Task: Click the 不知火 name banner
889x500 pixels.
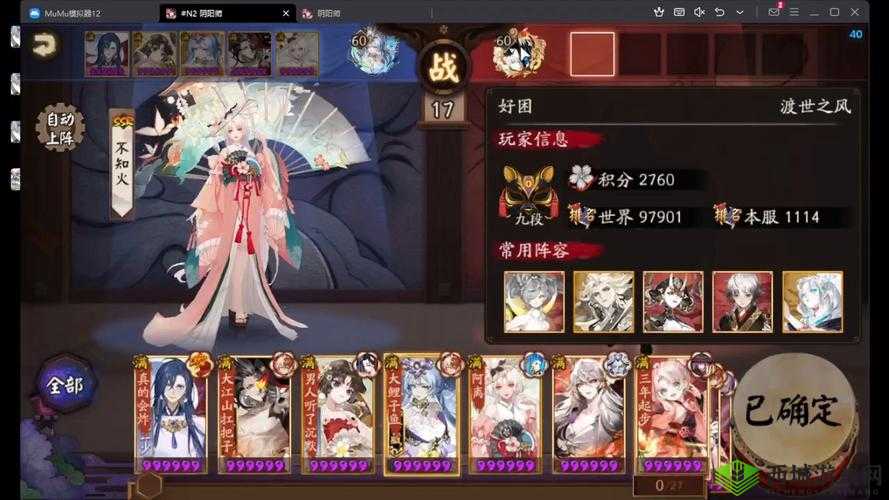Action: point(121,164)
